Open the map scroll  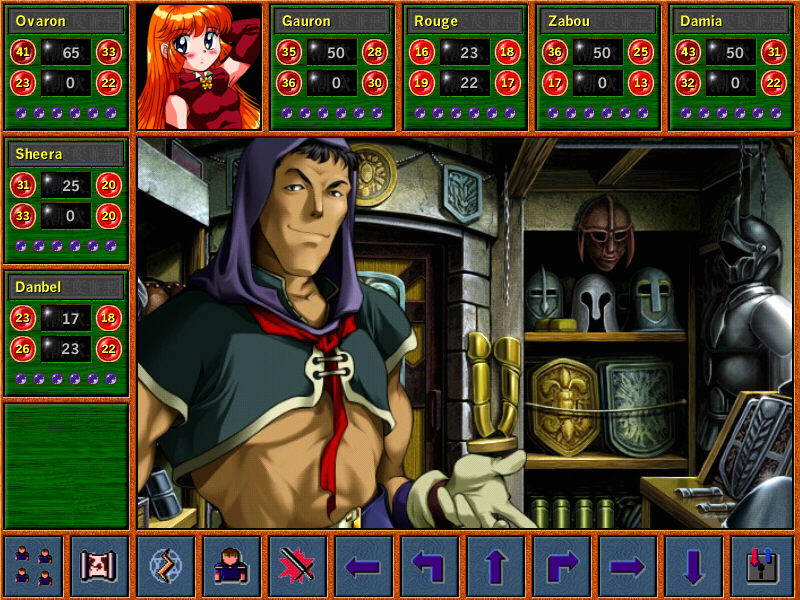(x=99, y=567)
